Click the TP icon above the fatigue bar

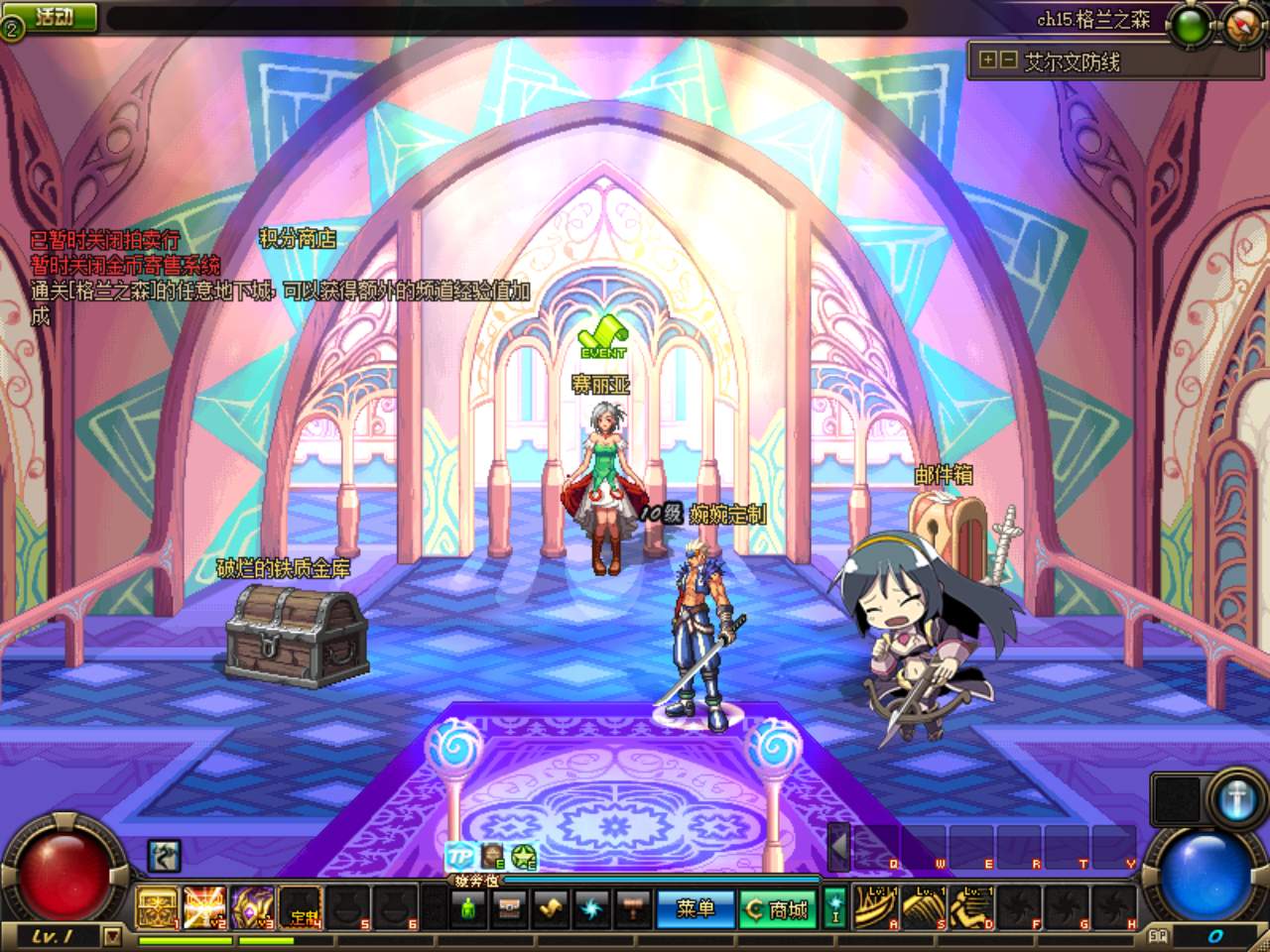point(458,854)
